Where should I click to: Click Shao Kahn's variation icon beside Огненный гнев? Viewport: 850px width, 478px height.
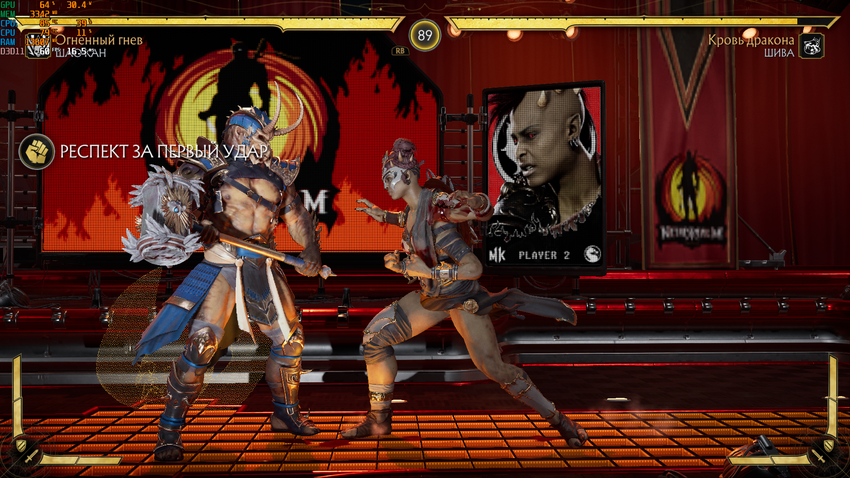pos(38,45)
